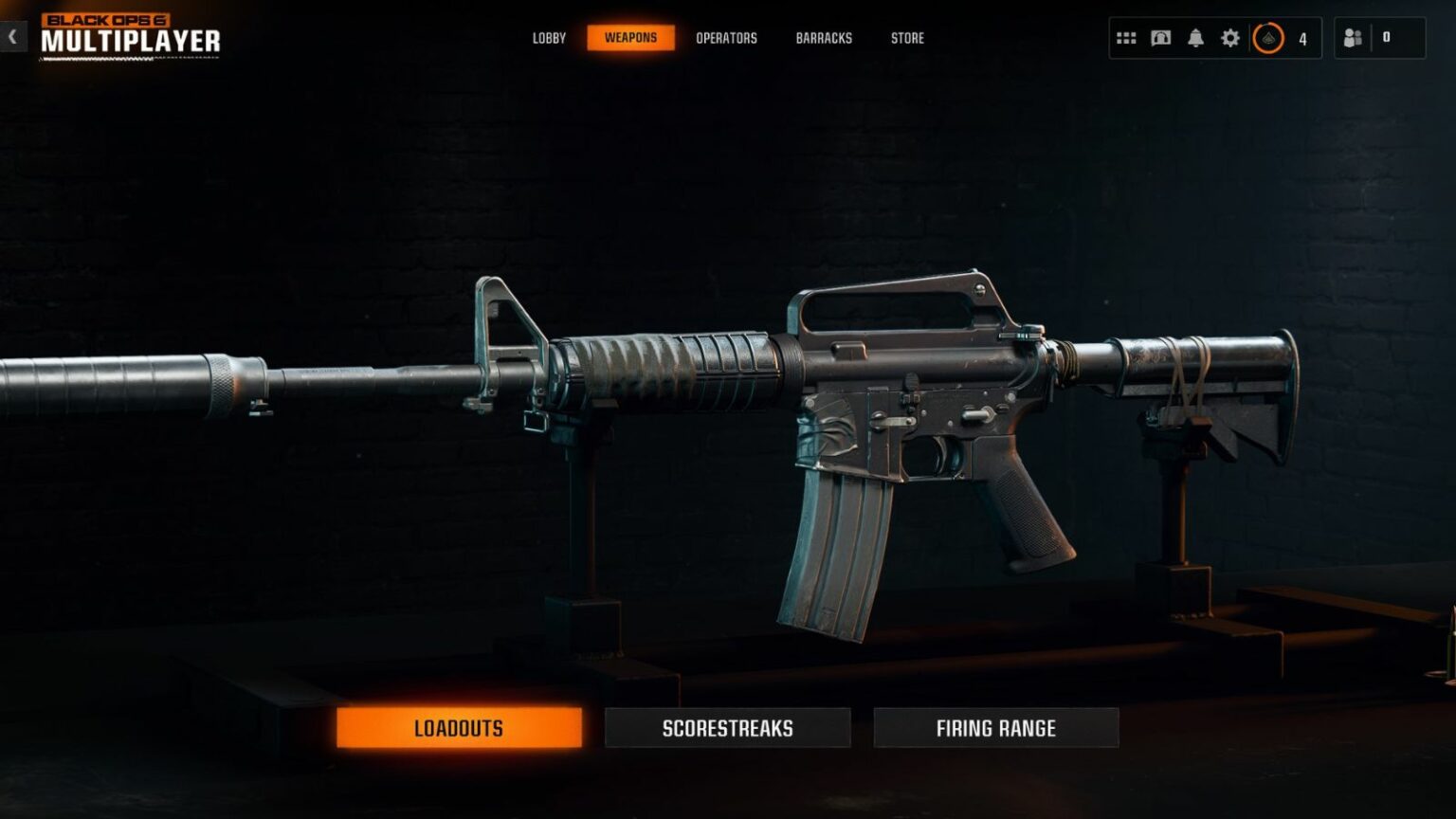
Task: Enter the Firing Range
Action: click(995, 728)
